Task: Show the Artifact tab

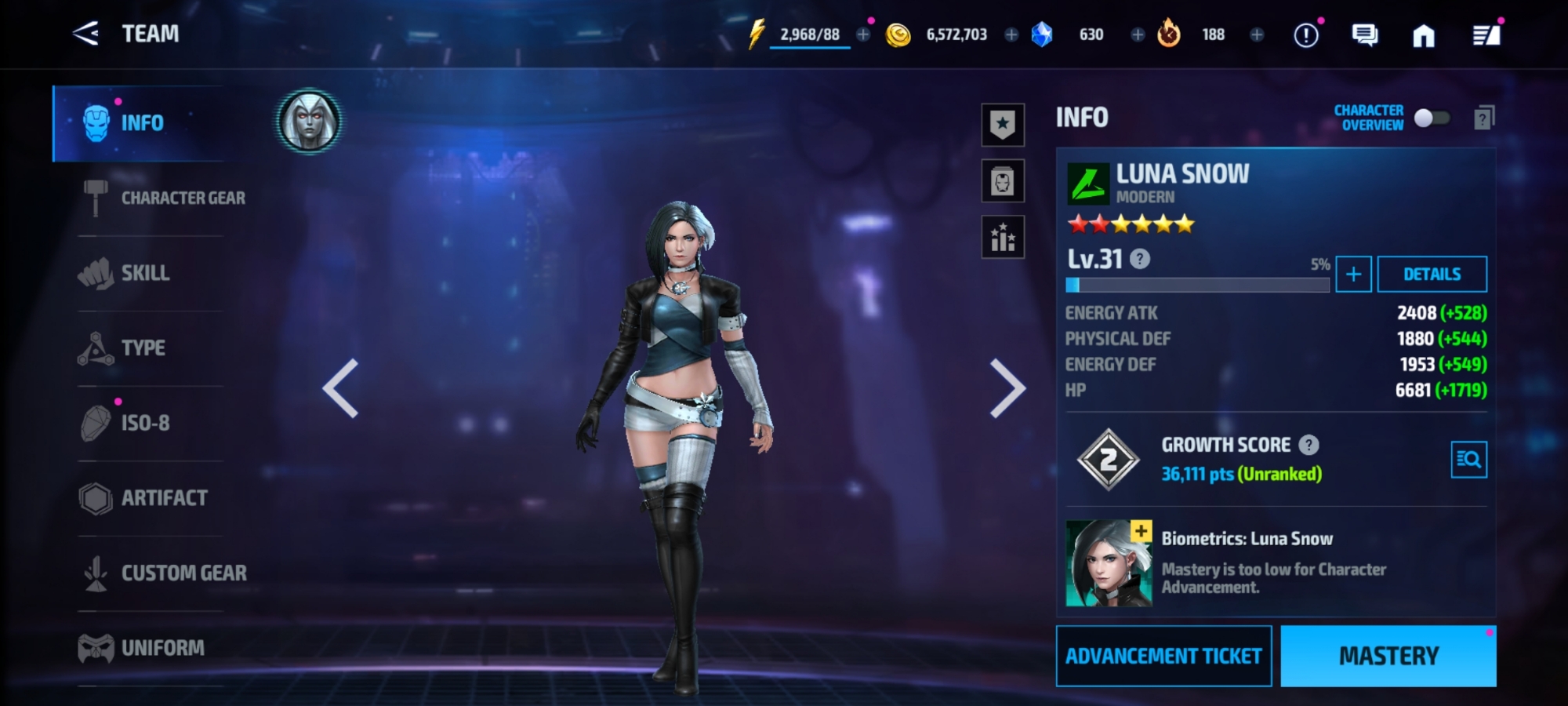Action: coord(164,498)
